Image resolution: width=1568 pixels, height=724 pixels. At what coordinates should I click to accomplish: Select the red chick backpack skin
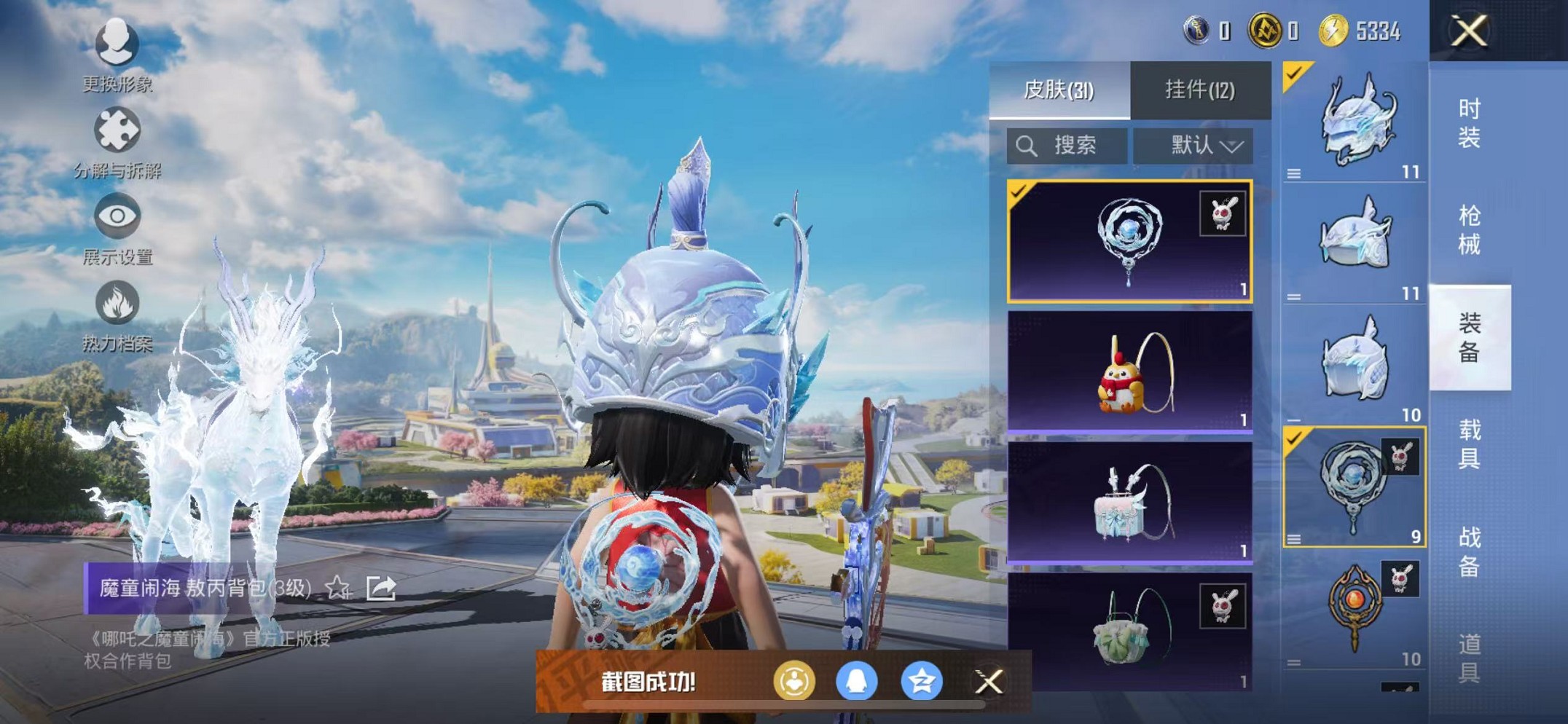tap(1129, 372)
